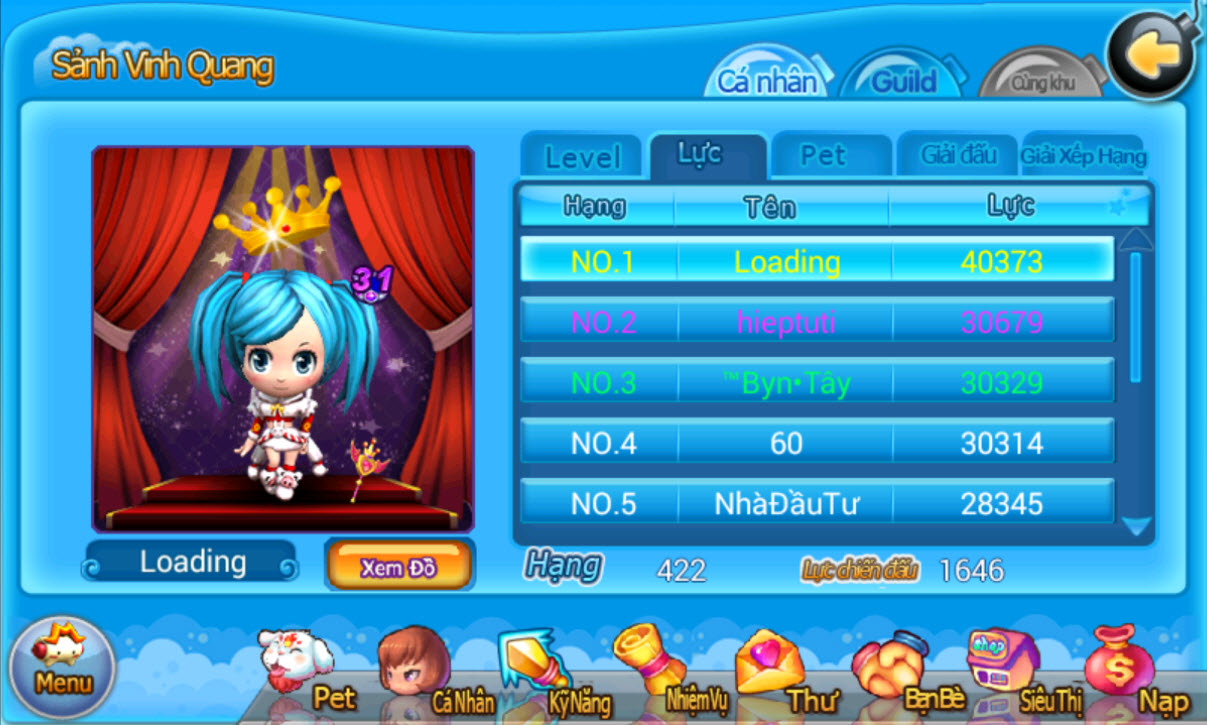Viewport: 1207px width, 725px height.
Task: Show the Level ranking tab
Action: [x=582, y=157]
